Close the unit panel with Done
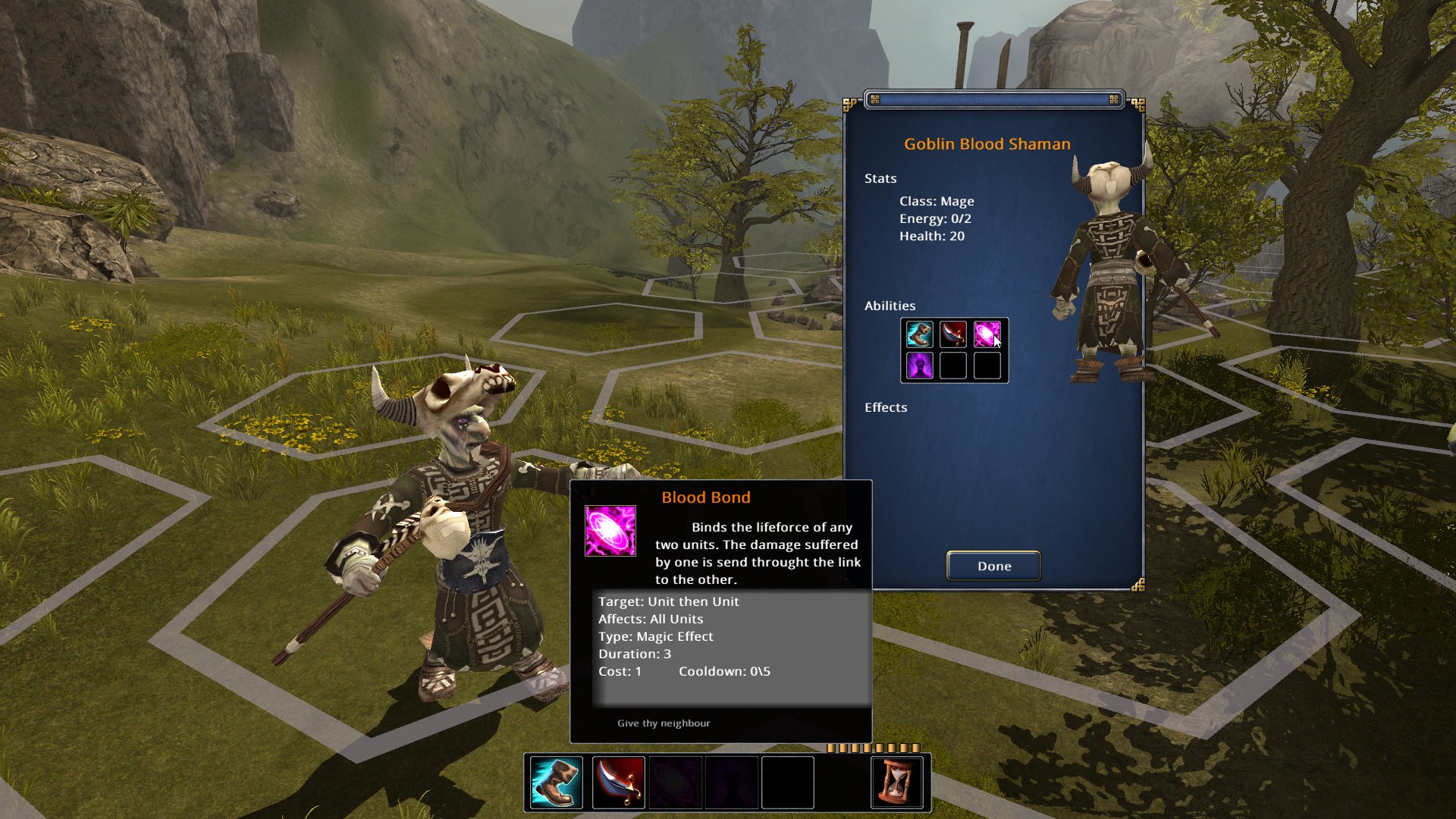The height and width of the screenshot is (819, 1456). (993, 566)
